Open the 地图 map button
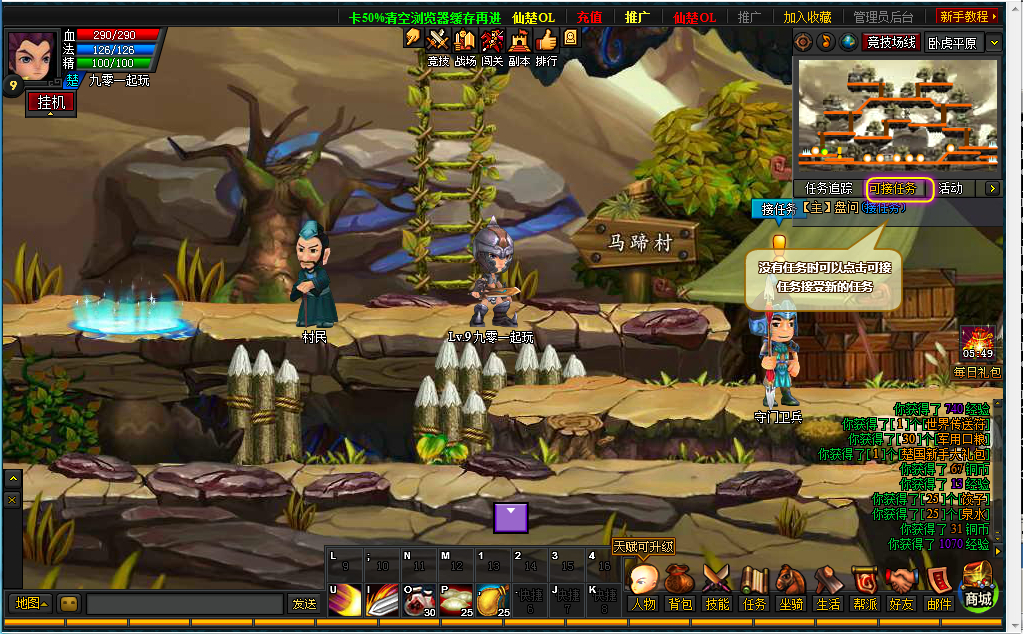This screenshot has width=1023, height=634. coord(30,603)
